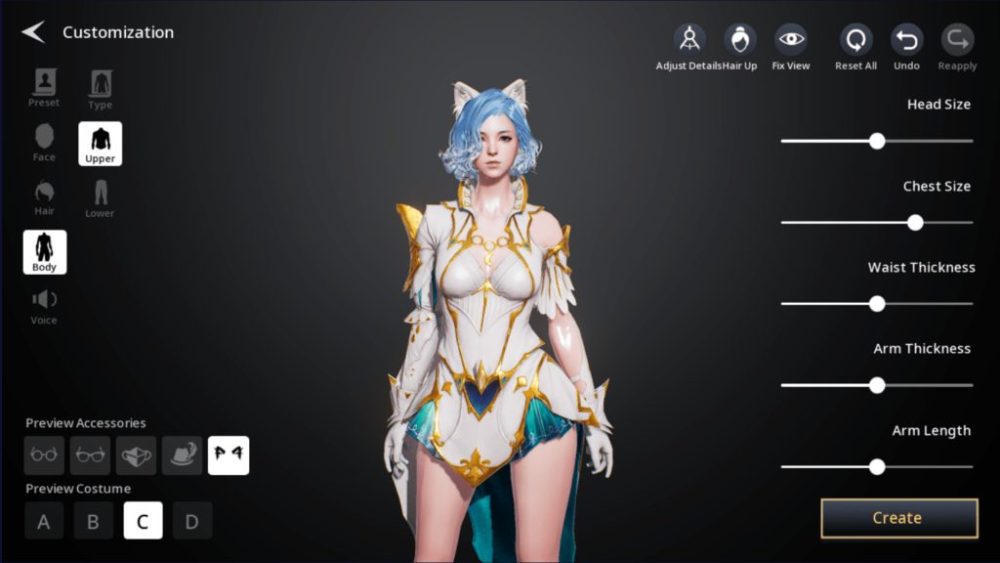Switch to the Preset category
1000x563 pixels.
tap(44, 88)
